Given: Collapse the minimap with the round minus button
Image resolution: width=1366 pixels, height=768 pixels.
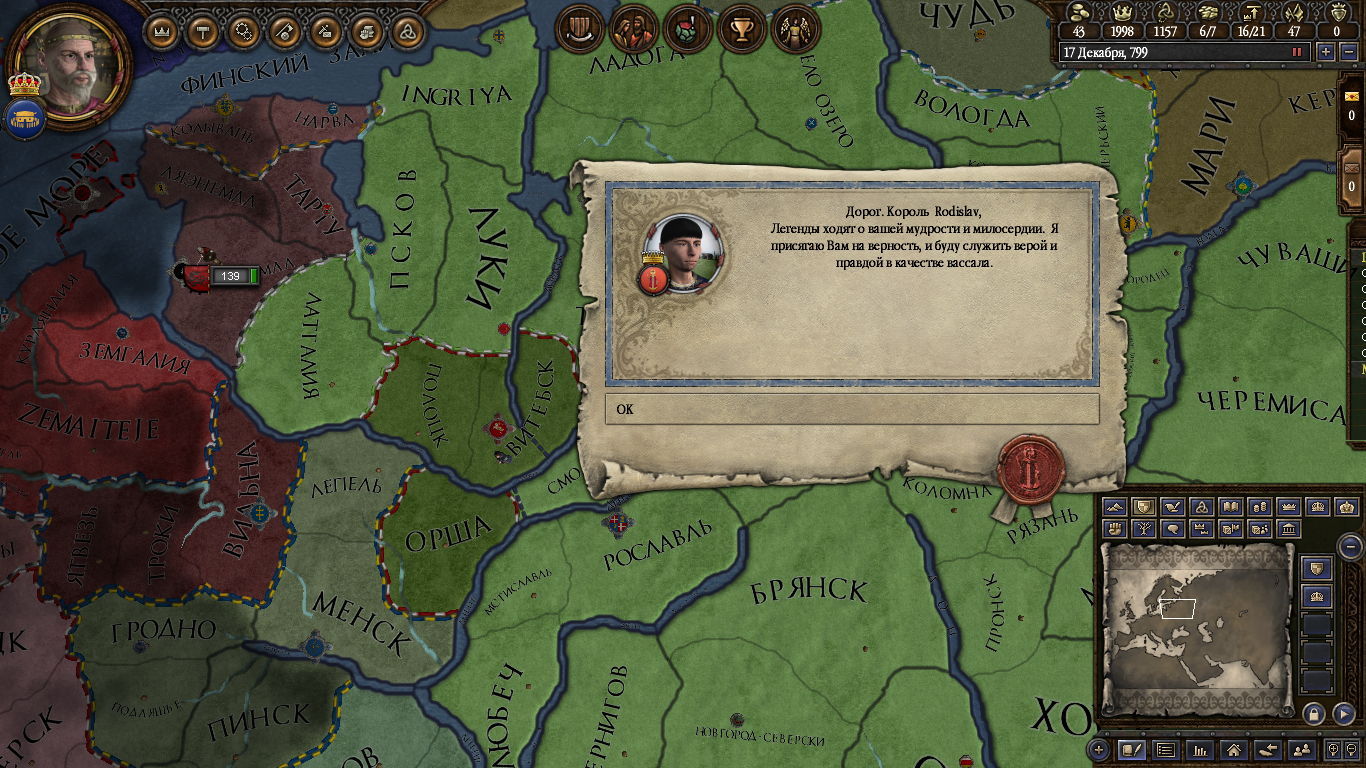Looking at the screenshot, I should [1350, 546].
